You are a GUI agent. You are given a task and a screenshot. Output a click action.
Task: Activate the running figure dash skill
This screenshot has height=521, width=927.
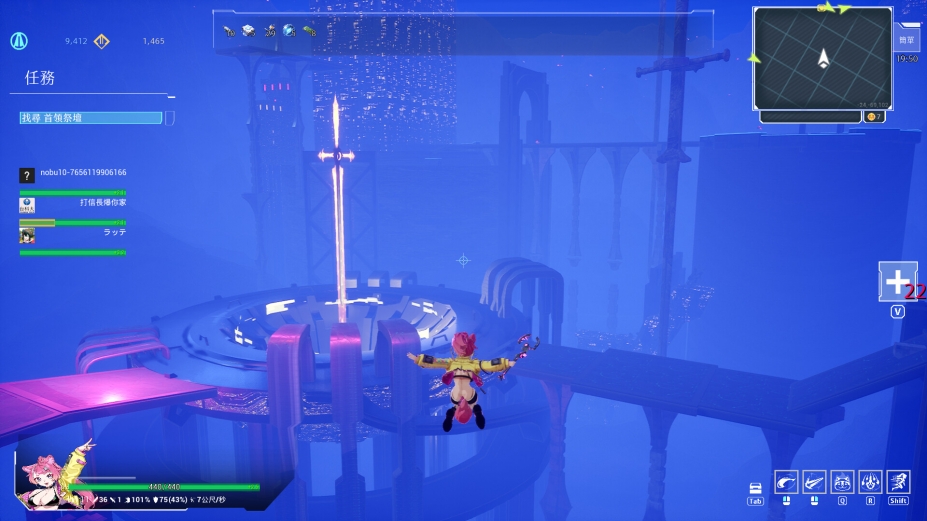coord(898,482)
